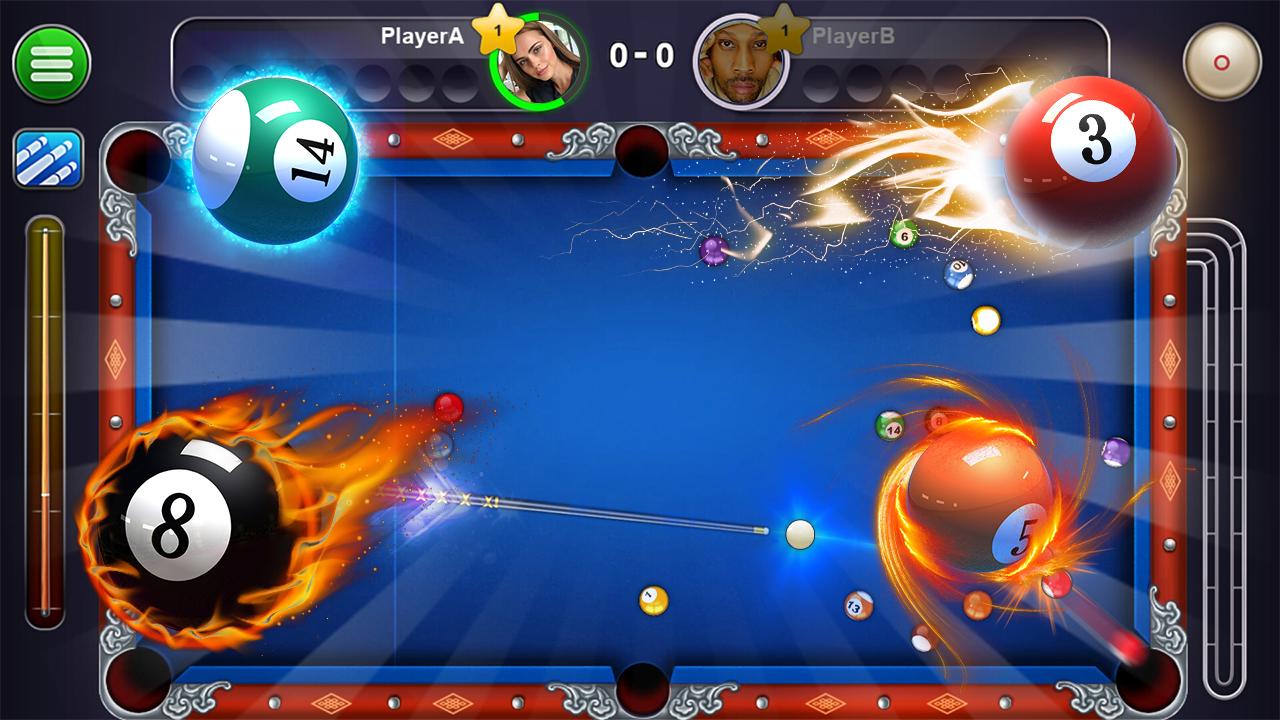This screenshot has height=720, width=1280.
Task: Select the flaming orange 5 ball
Action: 975,500
